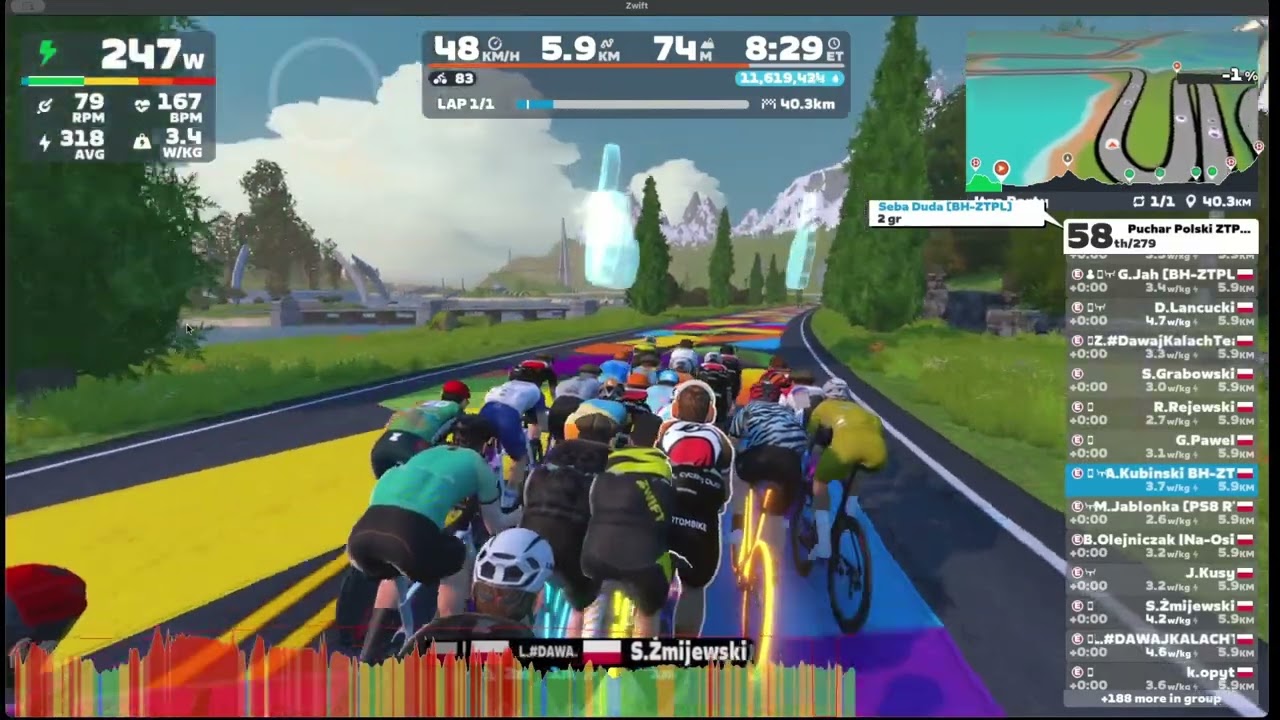
Task: Click the highlighted A.Kubinski row
Action: (1160, 479)
